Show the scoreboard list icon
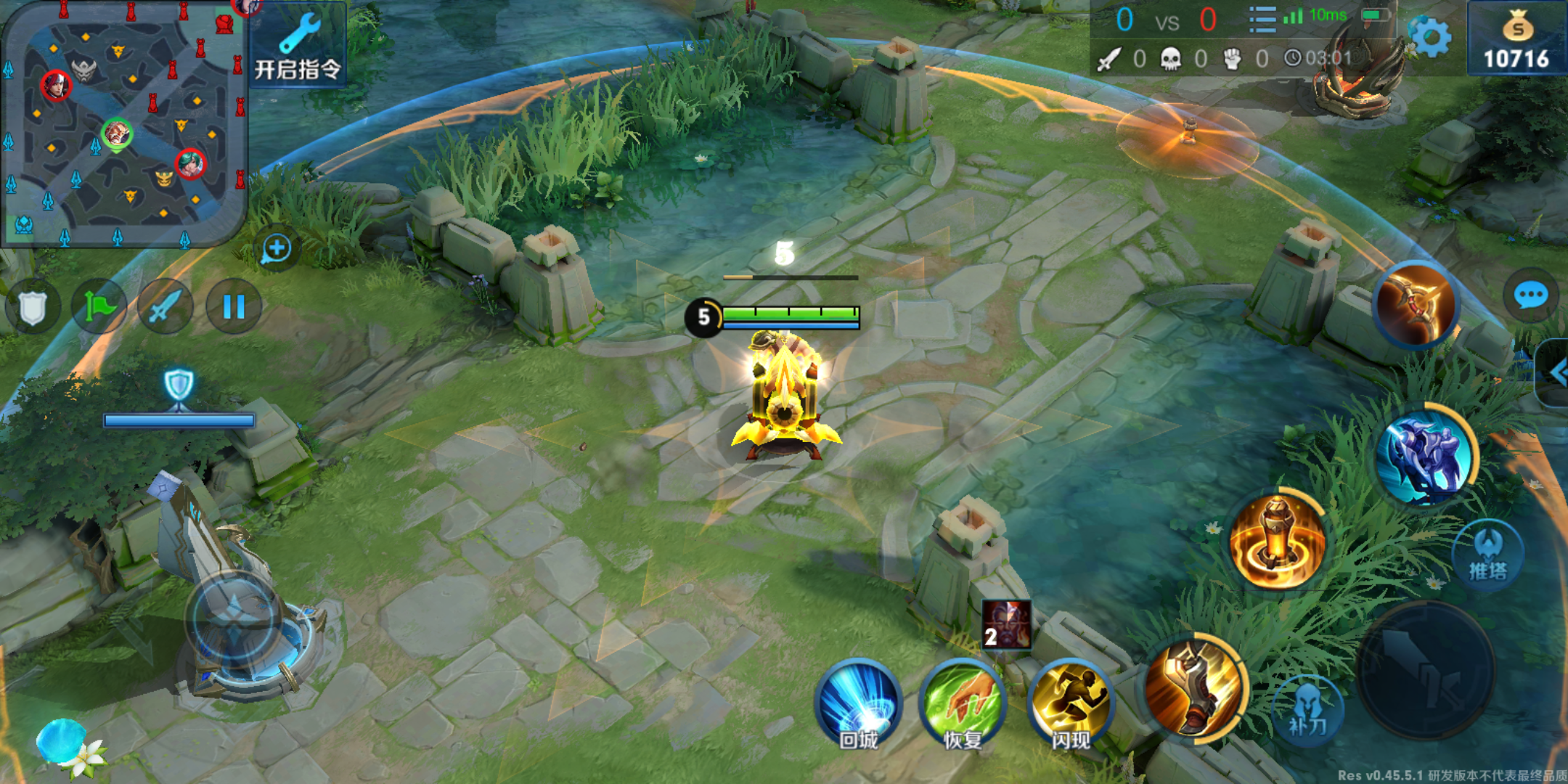The image size is (1568, 784). tap(1262, 20)
